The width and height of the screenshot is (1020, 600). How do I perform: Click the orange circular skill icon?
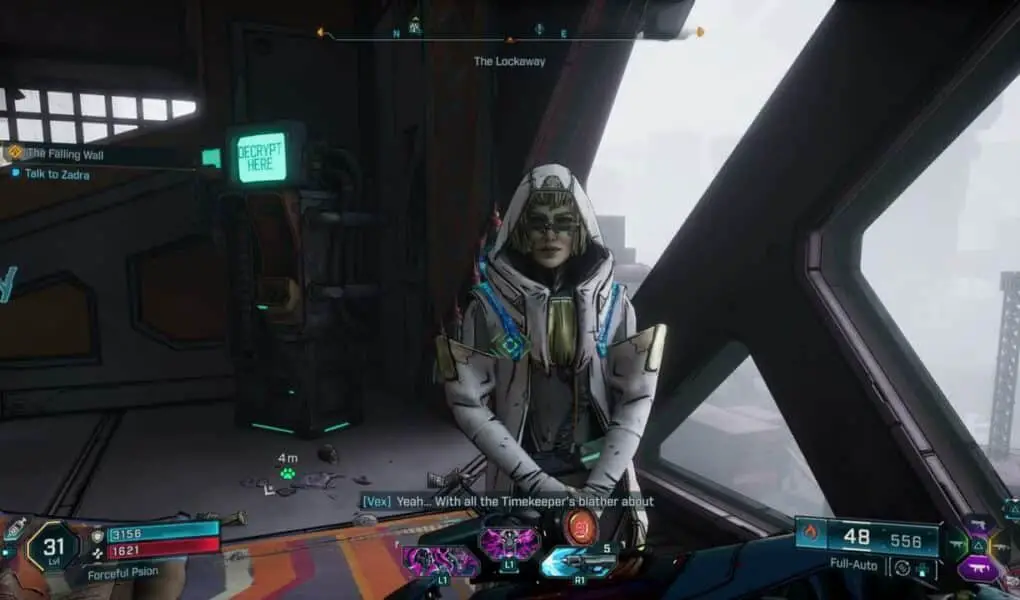tap(580, 527)
